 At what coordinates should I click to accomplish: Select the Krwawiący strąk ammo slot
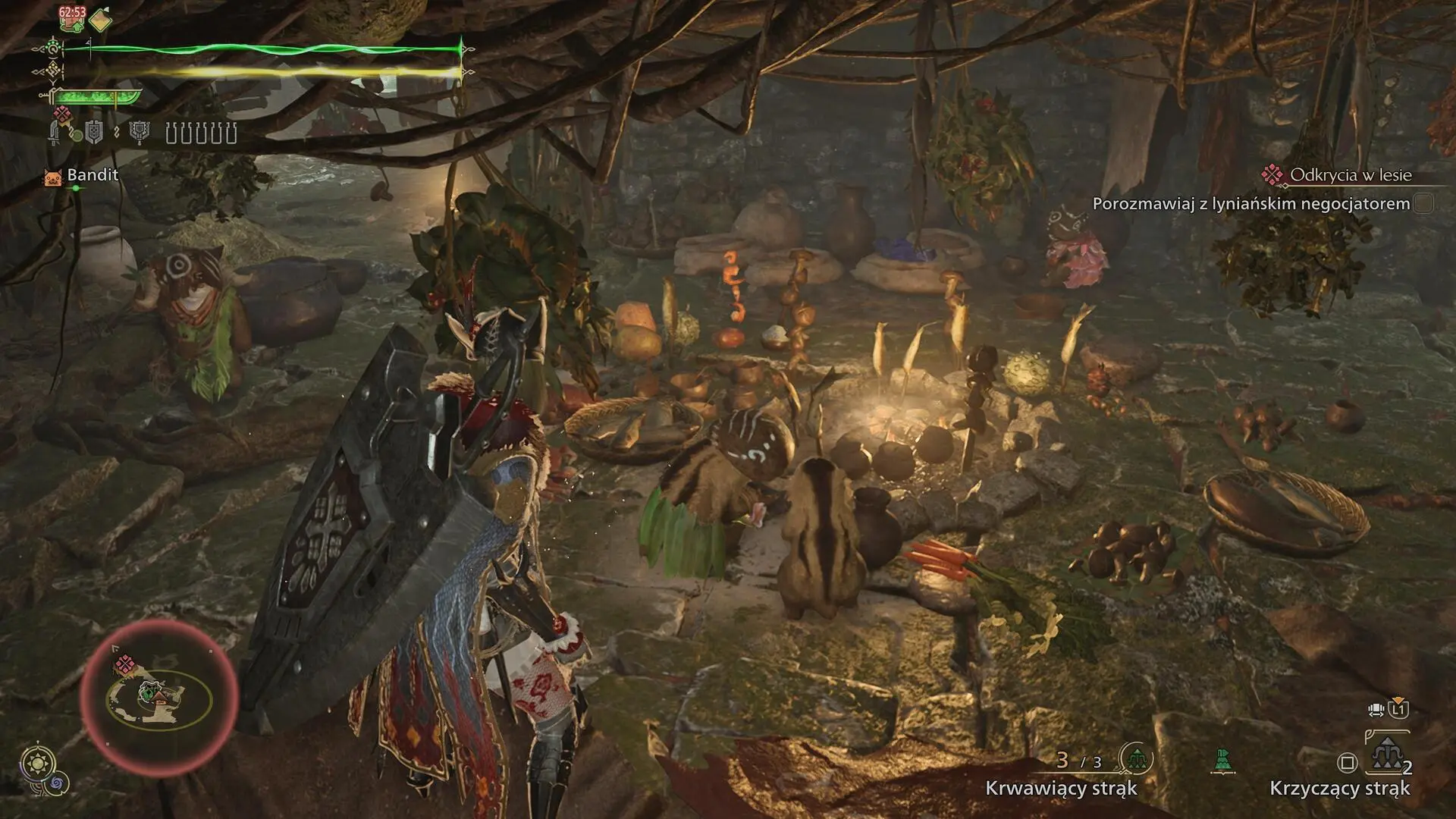[1136, 758]
